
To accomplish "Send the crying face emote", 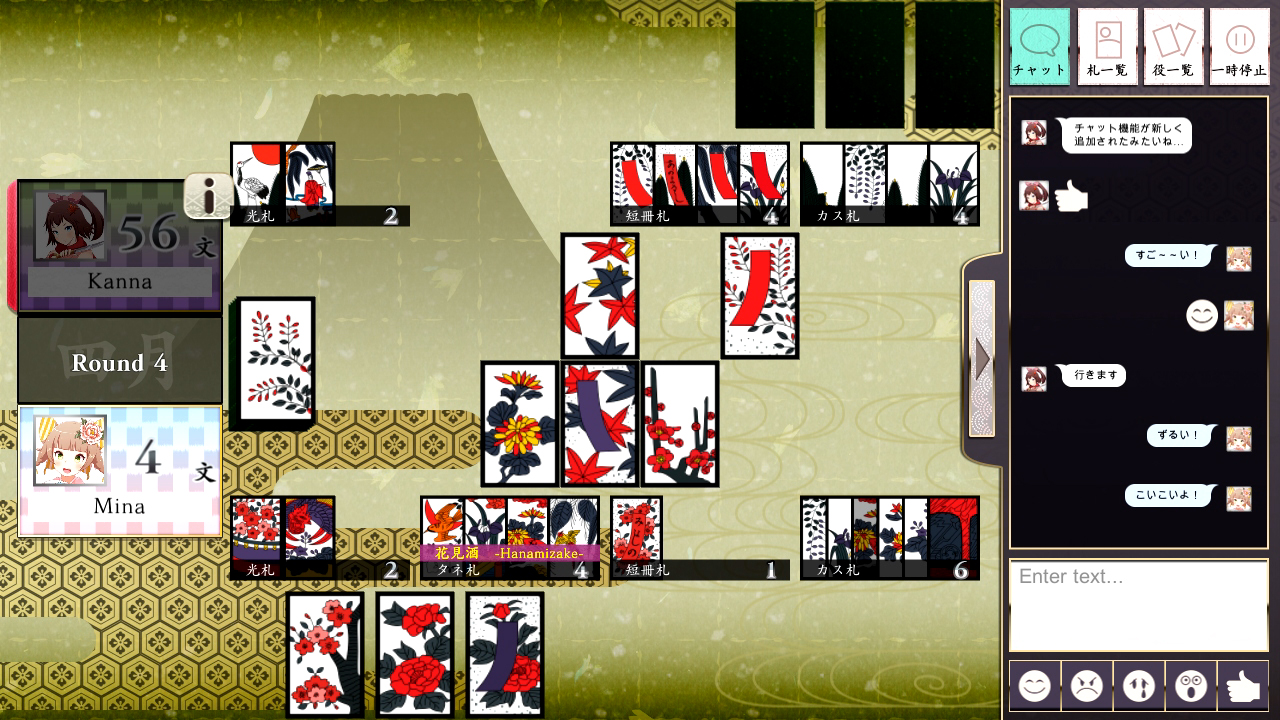I will (1138, 686).
